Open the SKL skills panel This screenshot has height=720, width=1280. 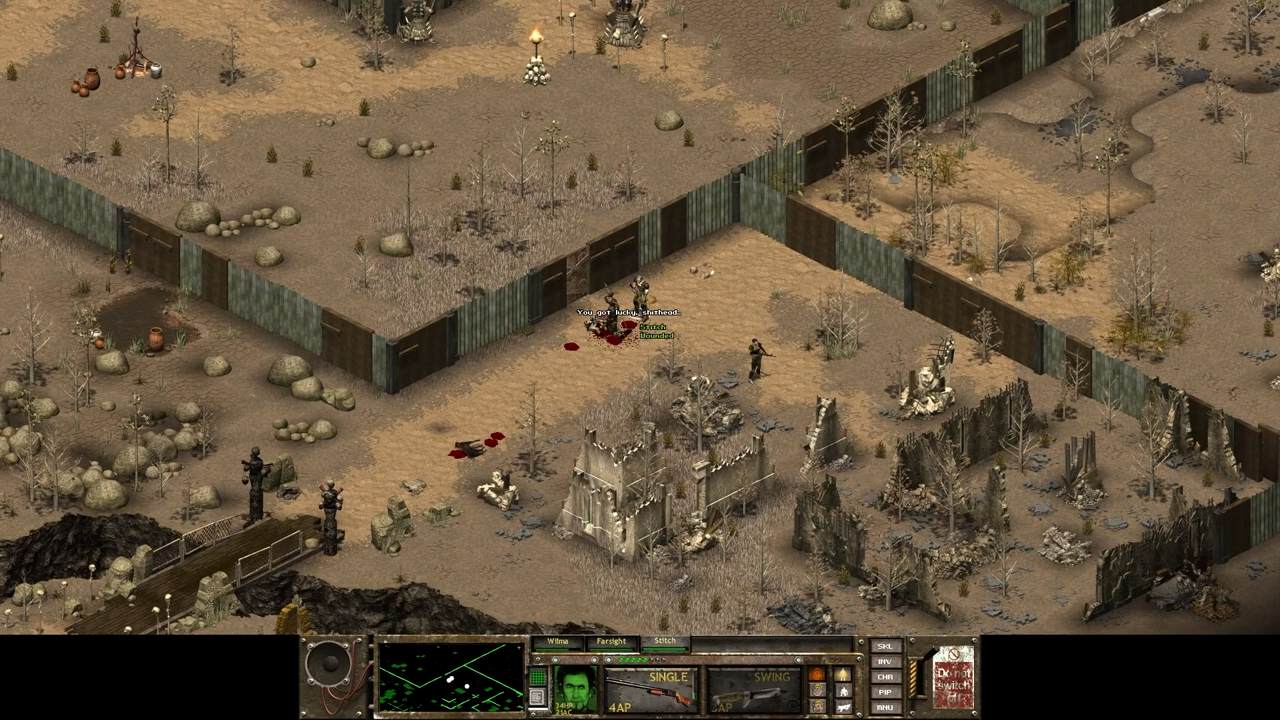coord(884,646)
